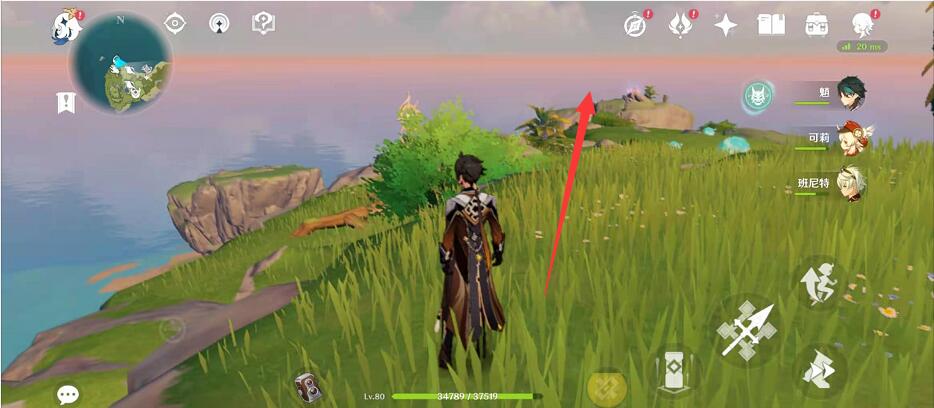The height and width of the screenshot is (408, 934).
Task: Tap the question mark tutorial icon
Action: pos(263,24)
